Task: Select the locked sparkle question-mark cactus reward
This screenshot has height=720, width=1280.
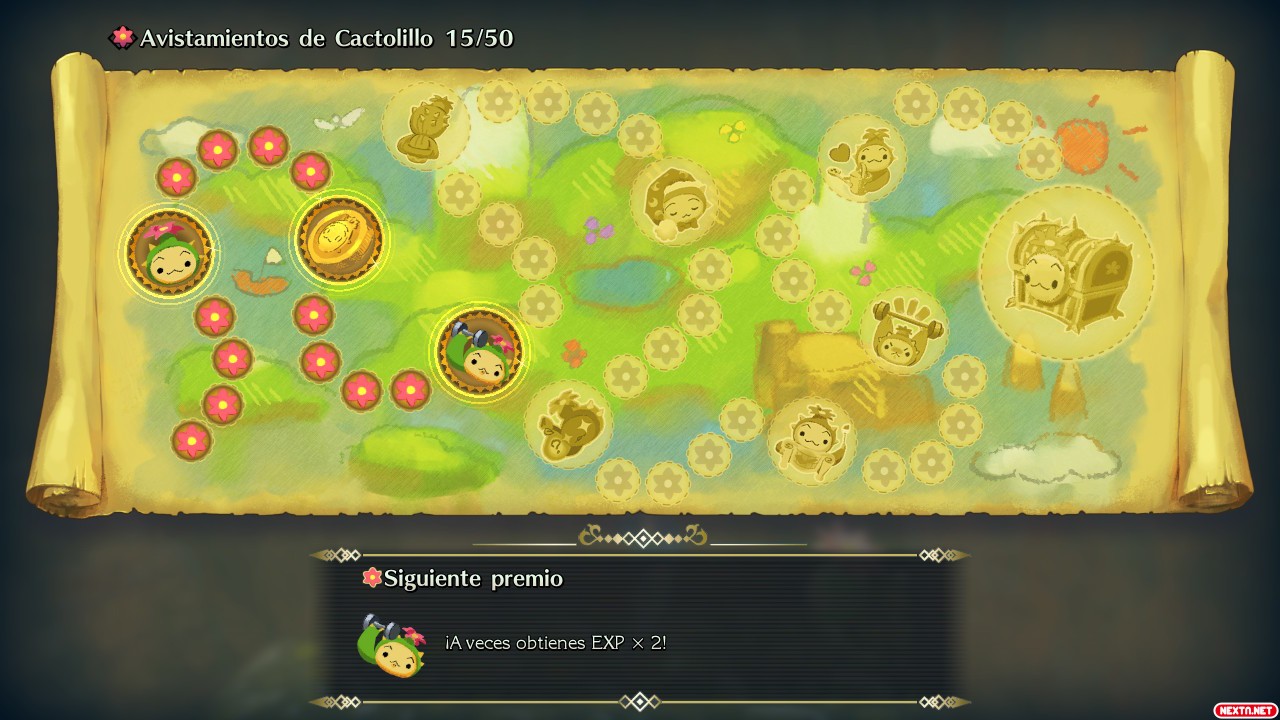Action: click(567, 424)
